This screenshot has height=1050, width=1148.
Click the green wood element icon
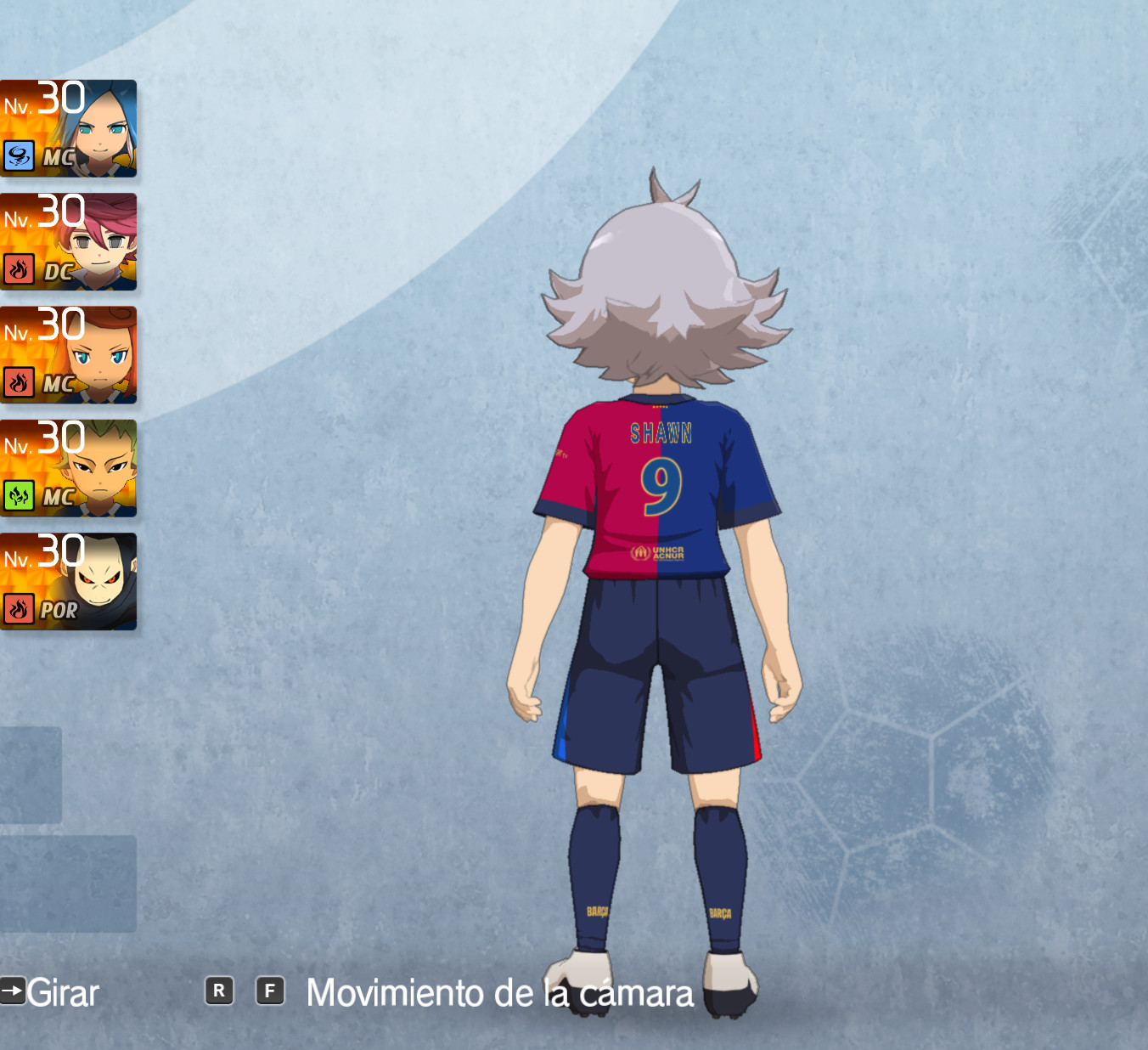point(19,497)
